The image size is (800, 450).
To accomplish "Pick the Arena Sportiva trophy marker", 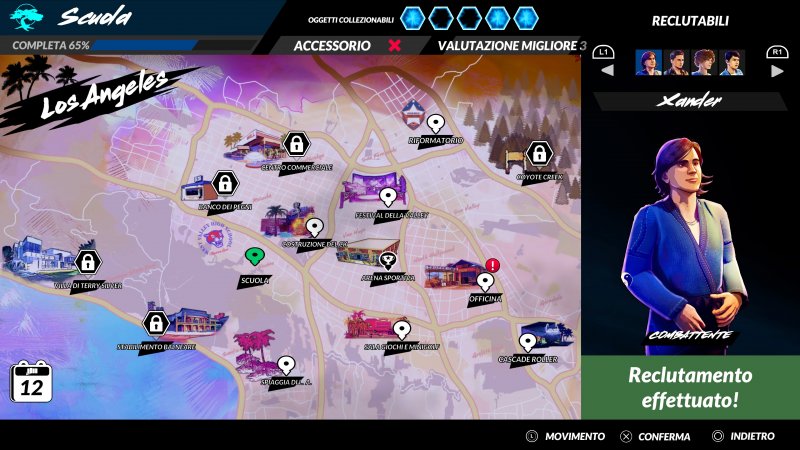I will pos(389,260).
